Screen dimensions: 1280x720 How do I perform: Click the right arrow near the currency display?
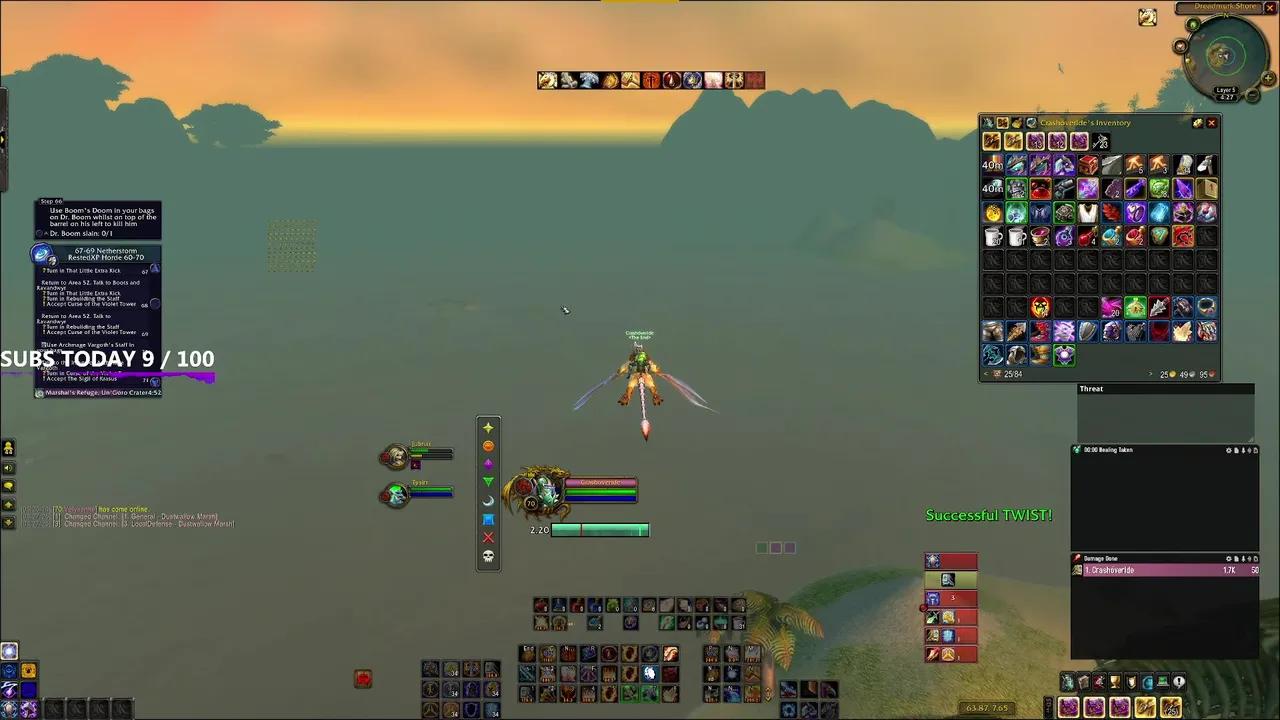click(1150, 374)
